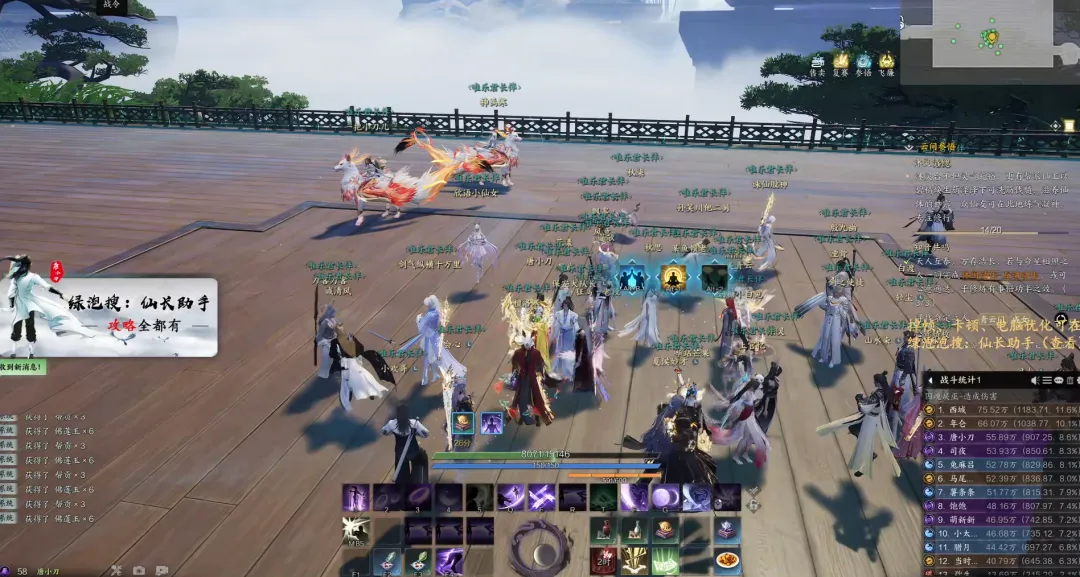This screenshot has width=1080, height=577.
Task: Expand the 云间参悟 quest tracker header
Action: tap(938, 146)
